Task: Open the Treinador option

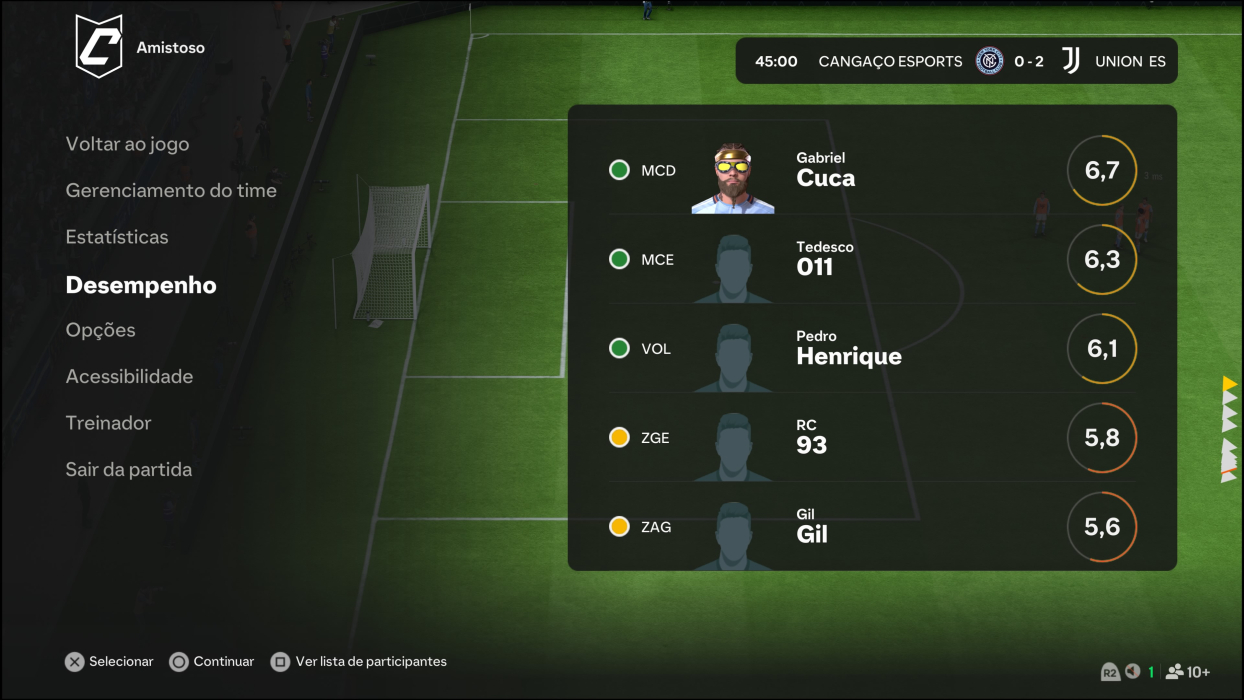Action: (x=108, y=423)
